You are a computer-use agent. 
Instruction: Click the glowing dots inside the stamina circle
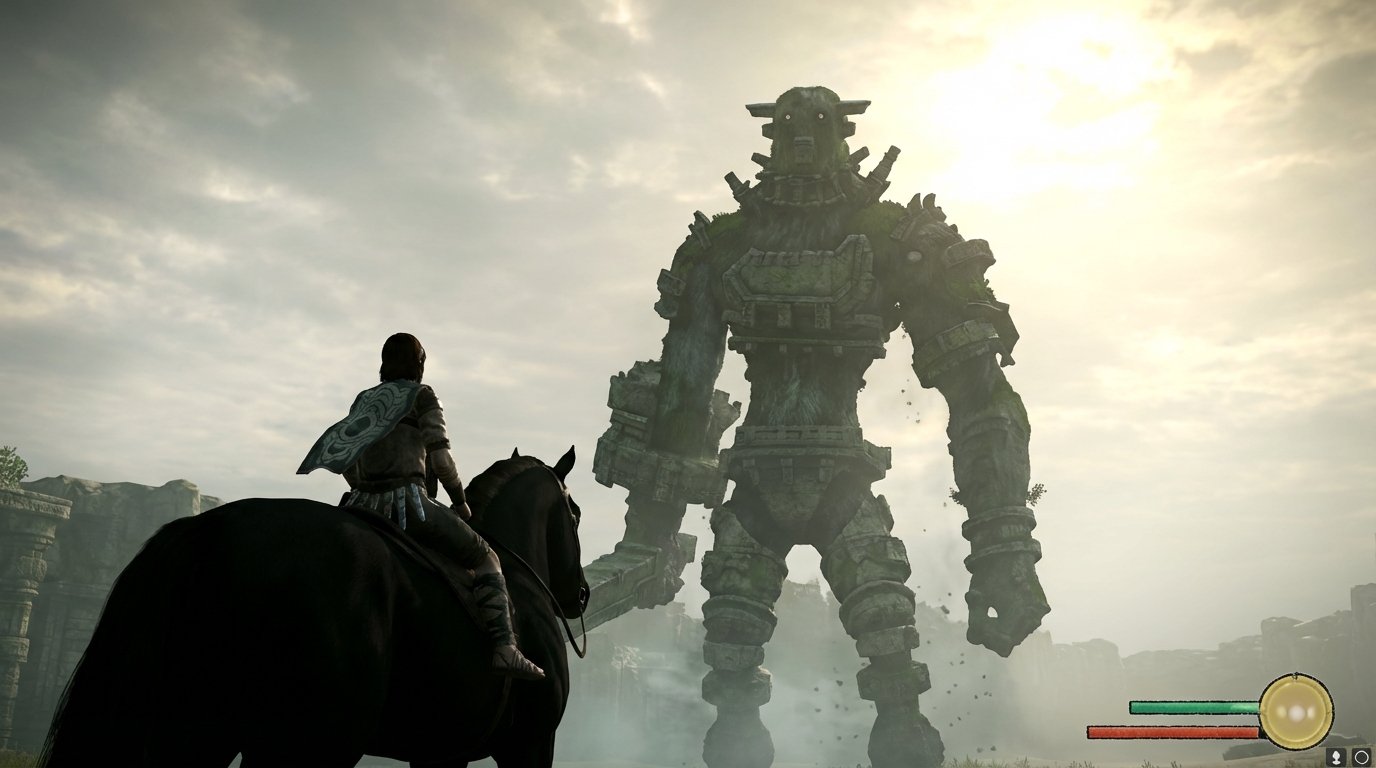pos(1297,713)
